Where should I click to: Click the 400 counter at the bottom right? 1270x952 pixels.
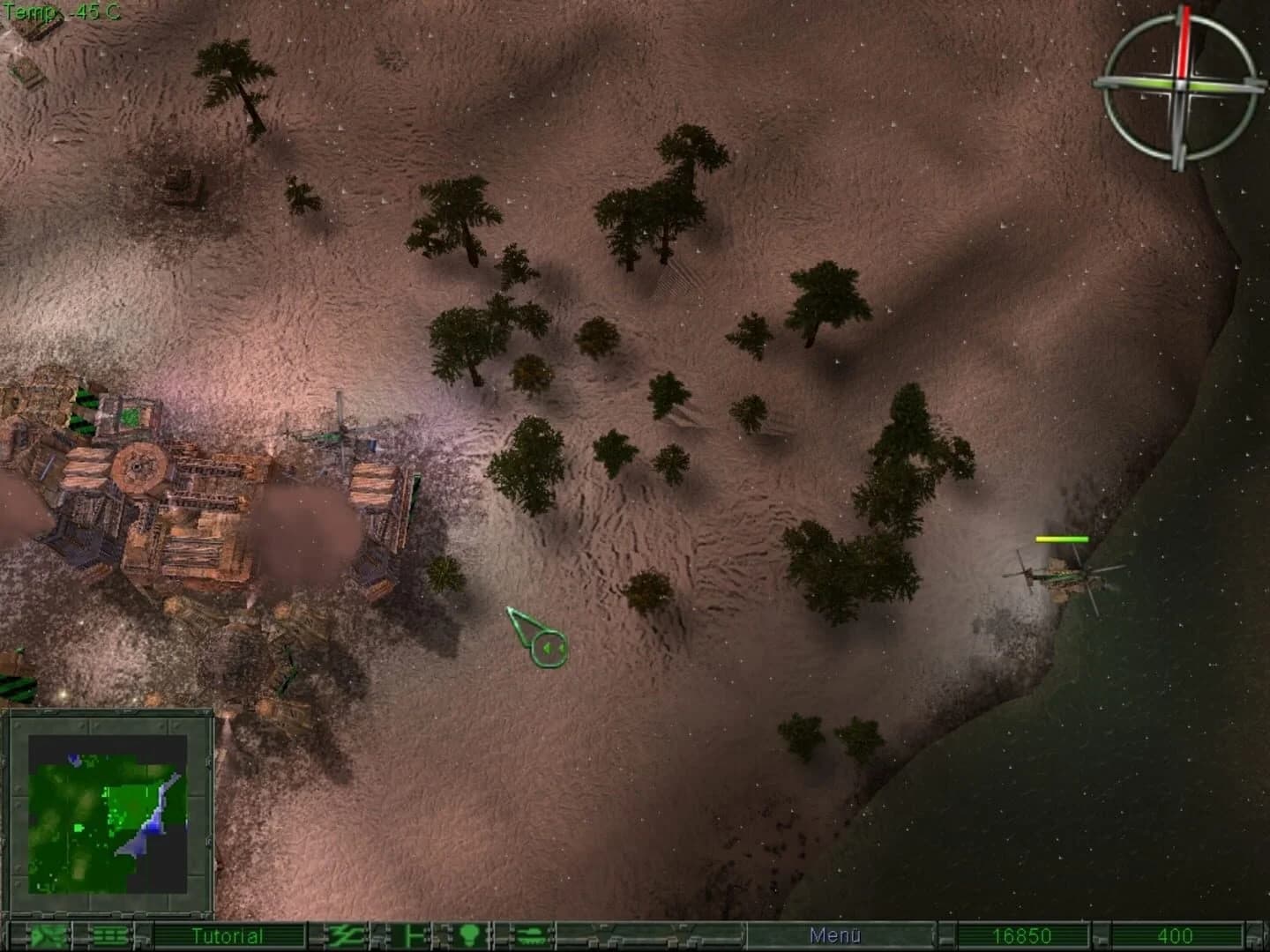pos(1176,937)
